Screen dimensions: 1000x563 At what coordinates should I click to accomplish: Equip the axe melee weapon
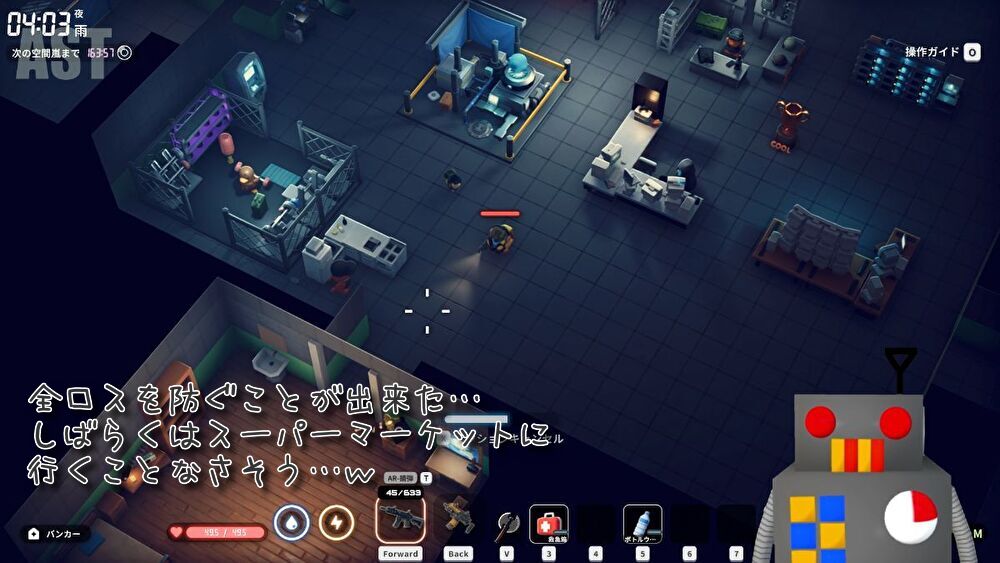coord(506,523)
